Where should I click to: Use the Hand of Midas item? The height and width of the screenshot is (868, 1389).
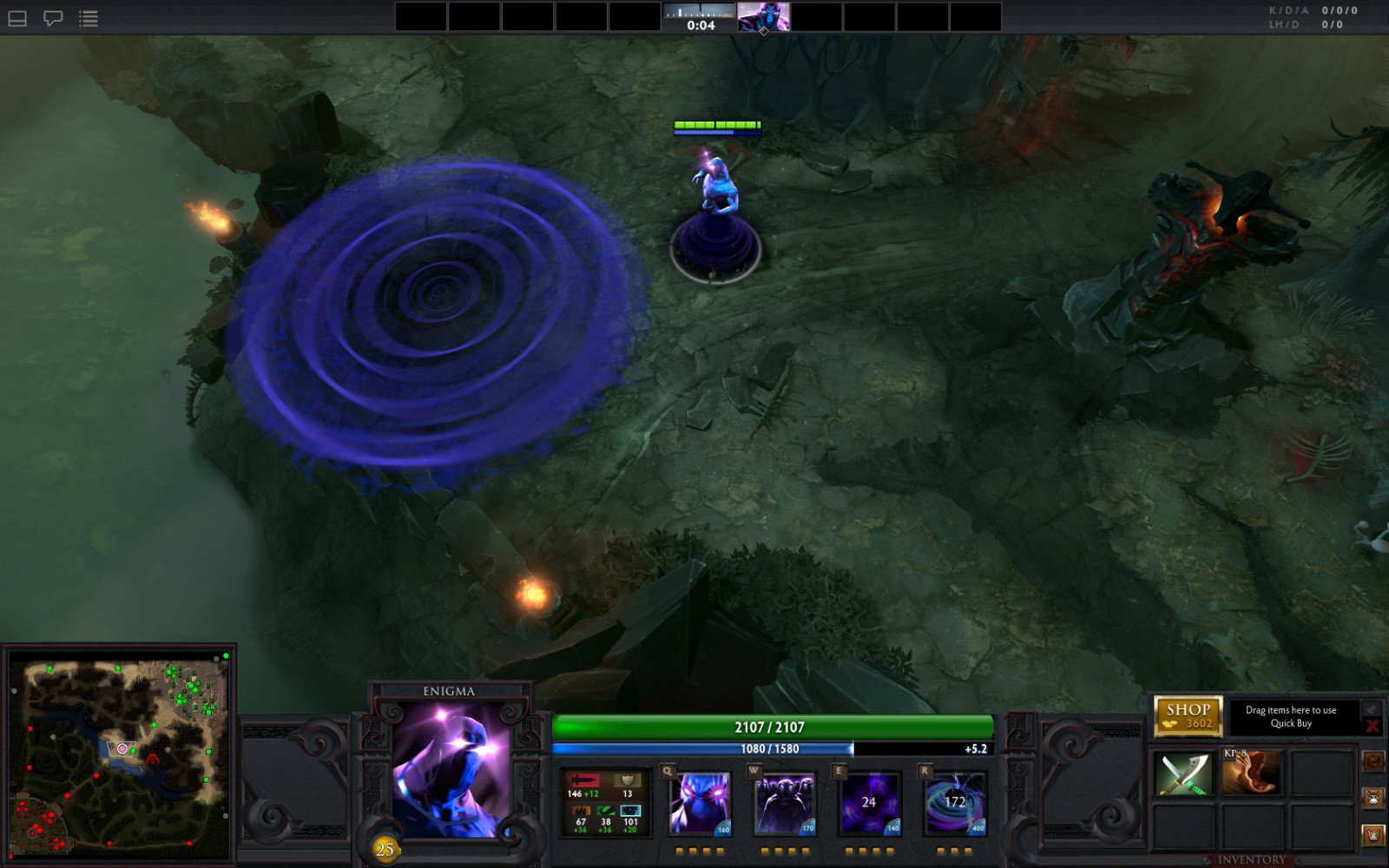(1251, 773)
